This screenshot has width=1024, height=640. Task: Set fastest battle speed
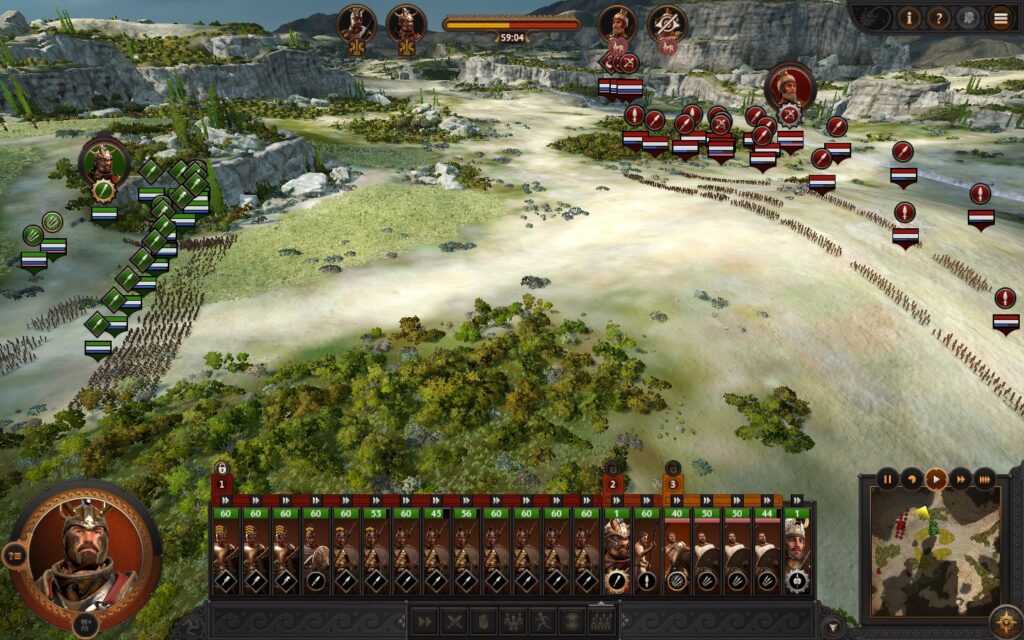tap(985, 479)
